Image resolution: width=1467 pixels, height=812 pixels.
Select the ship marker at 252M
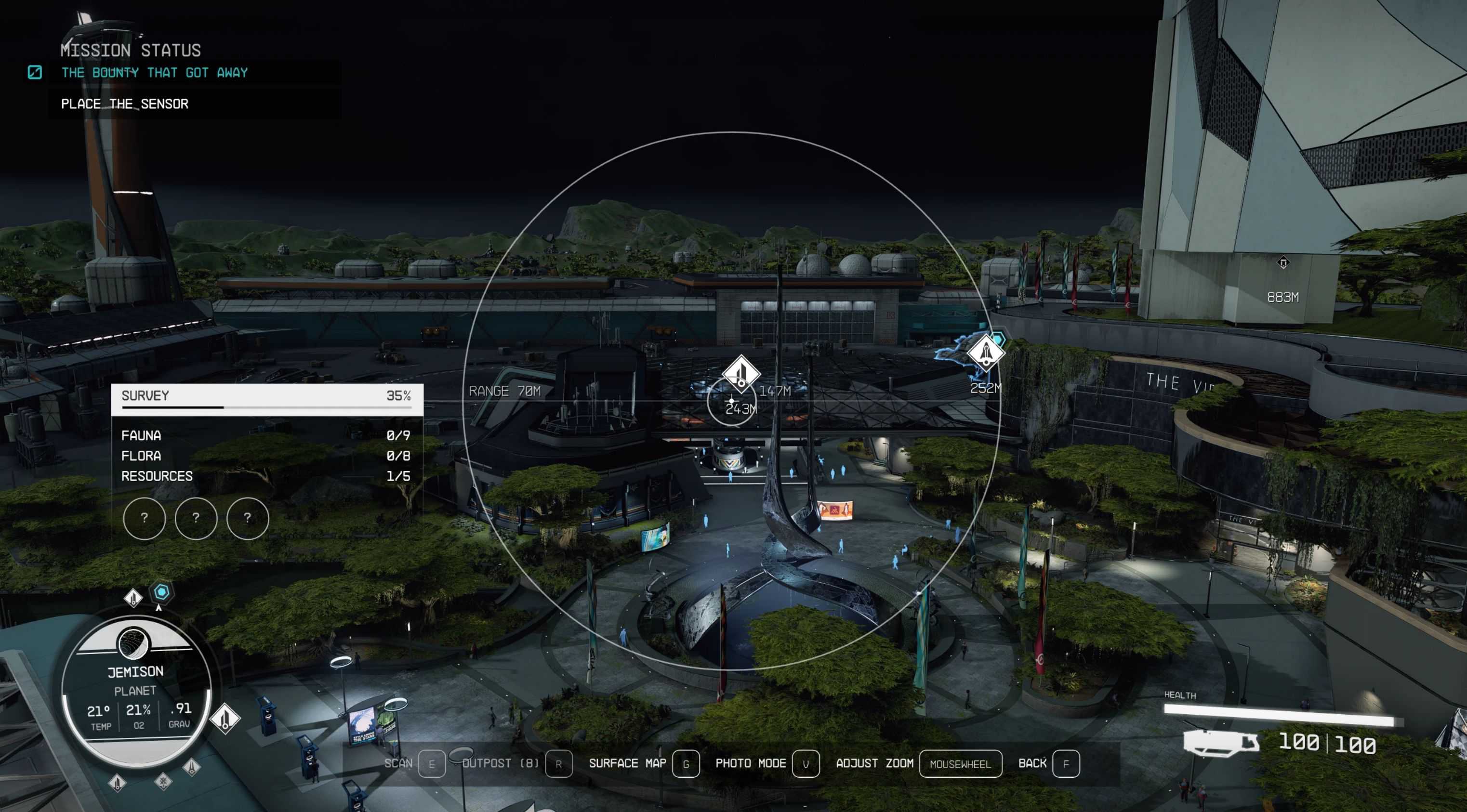click(986, 354)
